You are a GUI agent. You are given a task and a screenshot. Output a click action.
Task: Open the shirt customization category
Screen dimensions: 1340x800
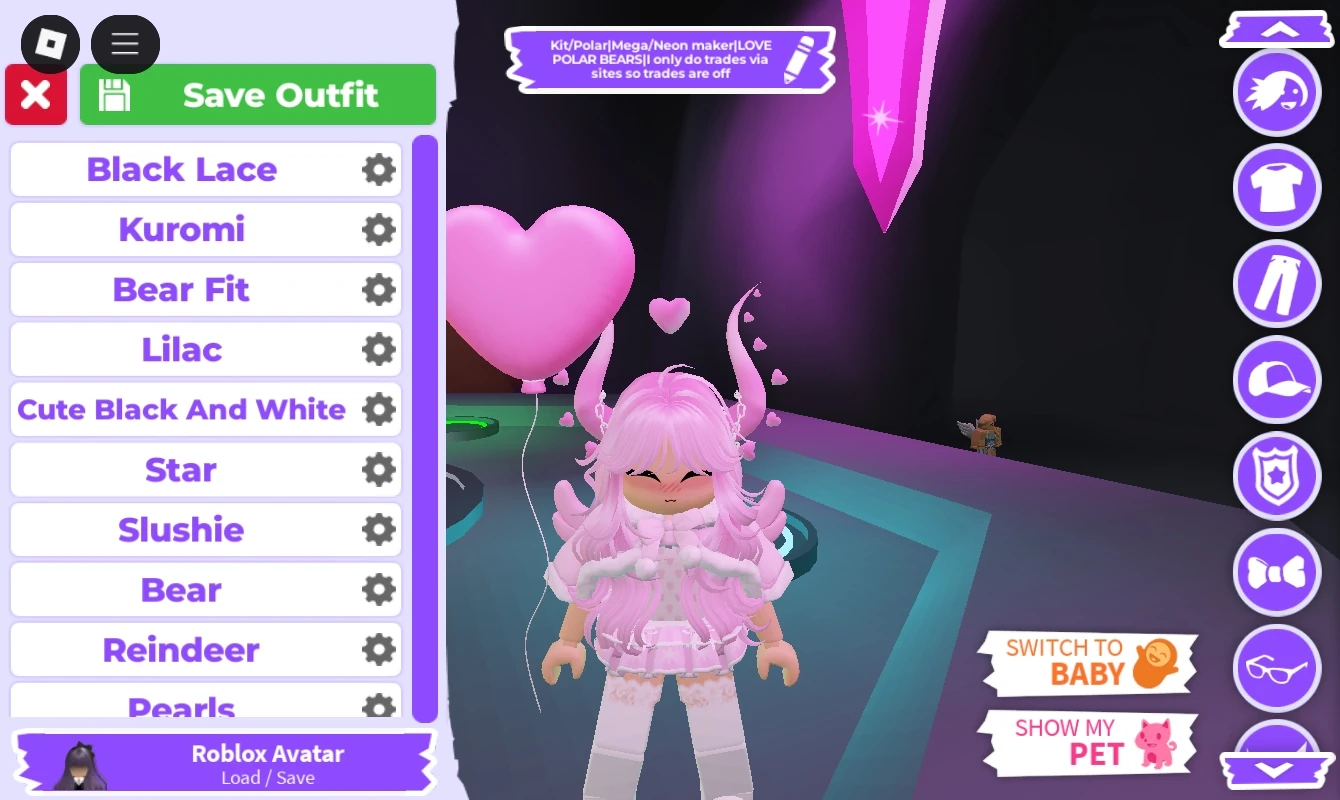pyautogui.click(x=1277, y=188)
